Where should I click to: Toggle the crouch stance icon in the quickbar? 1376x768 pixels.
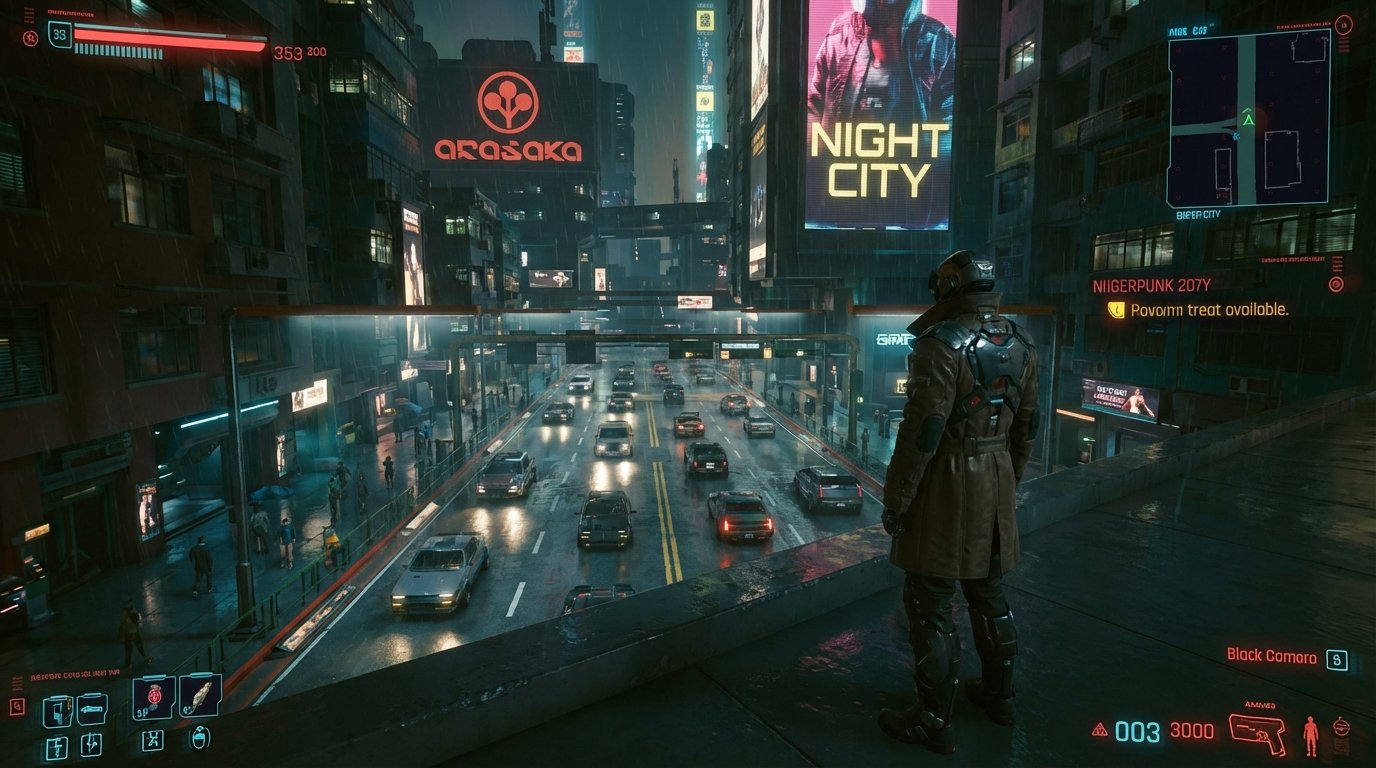click(x=153, y=741)
